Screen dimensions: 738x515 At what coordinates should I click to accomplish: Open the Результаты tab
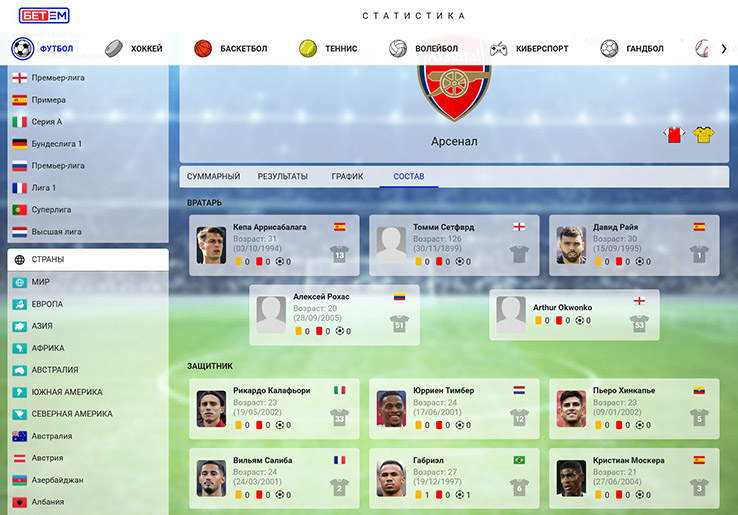tap(283, 177)
